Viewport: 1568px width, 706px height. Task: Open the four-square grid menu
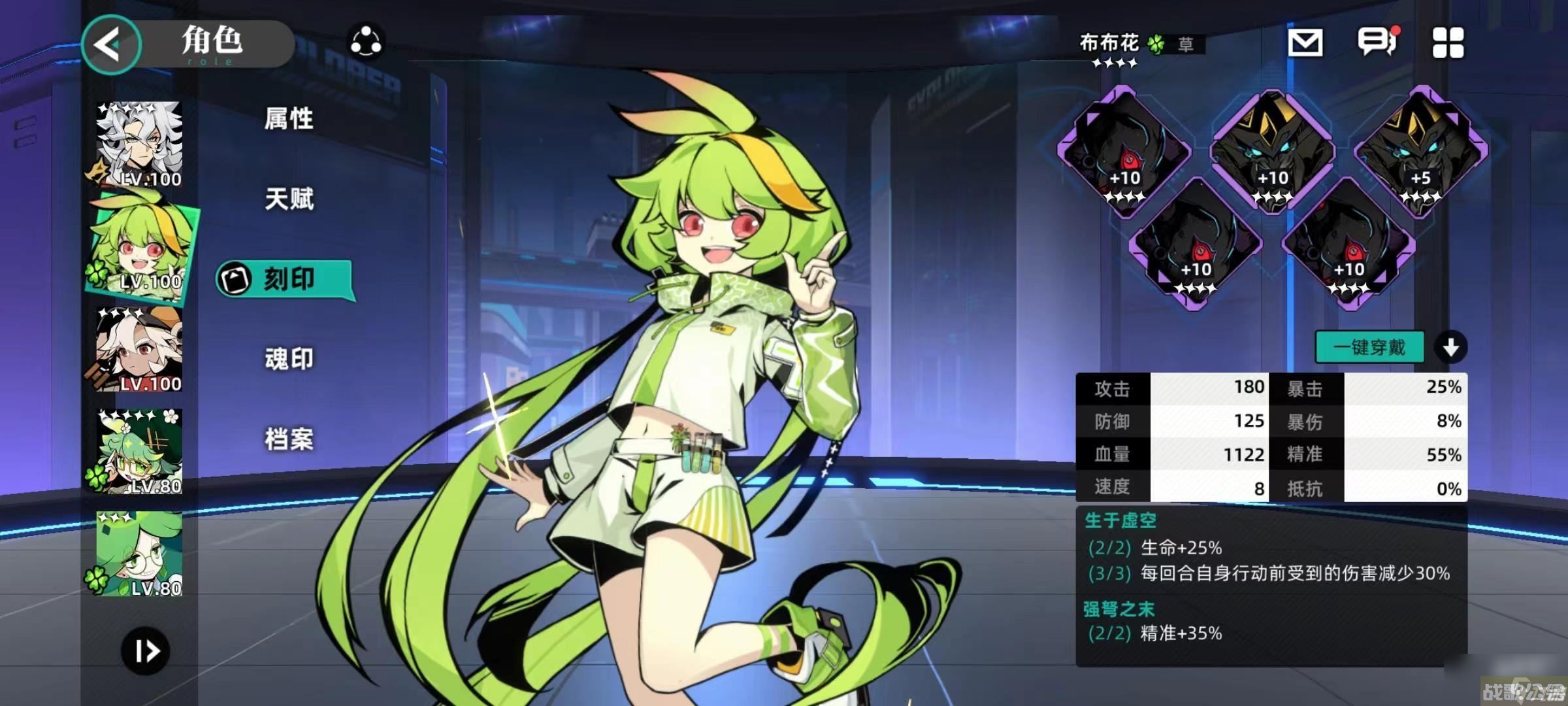[1448, 43]
